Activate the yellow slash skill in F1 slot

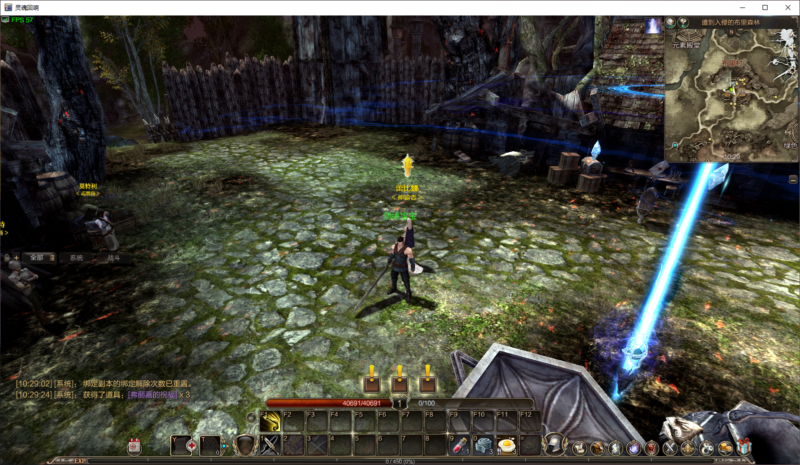tap(269, 423)
